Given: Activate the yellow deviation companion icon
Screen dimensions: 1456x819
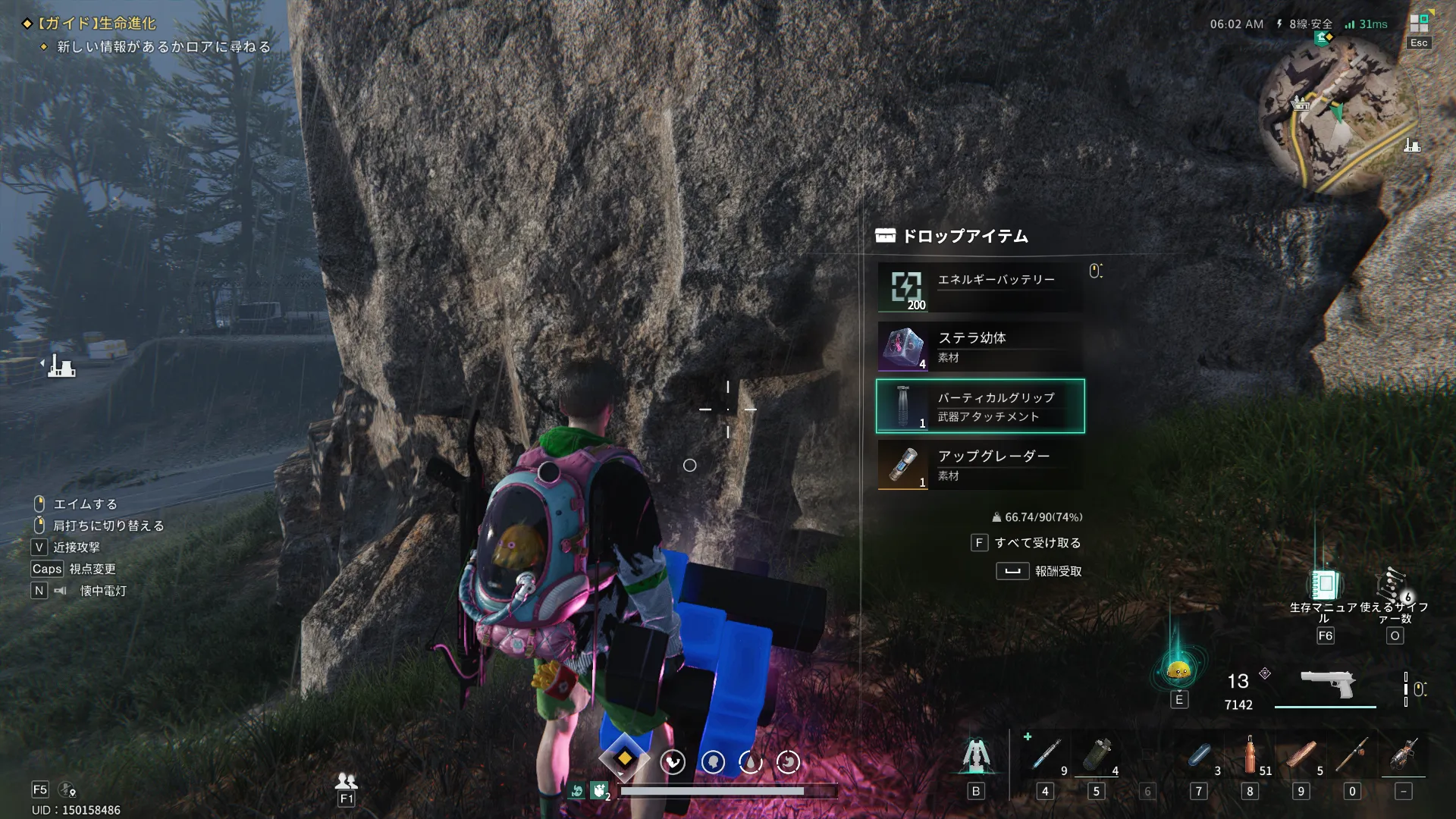Looking at the screenshot, I should 1178,670.
